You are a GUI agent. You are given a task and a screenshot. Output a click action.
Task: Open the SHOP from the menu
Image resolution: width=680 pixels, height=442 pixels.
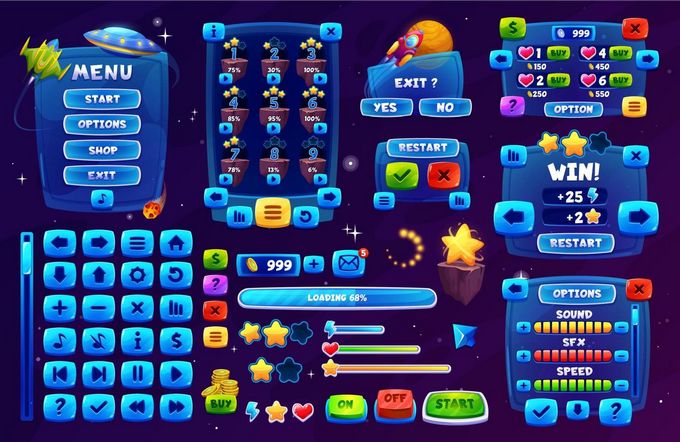[x=102, y=149]
